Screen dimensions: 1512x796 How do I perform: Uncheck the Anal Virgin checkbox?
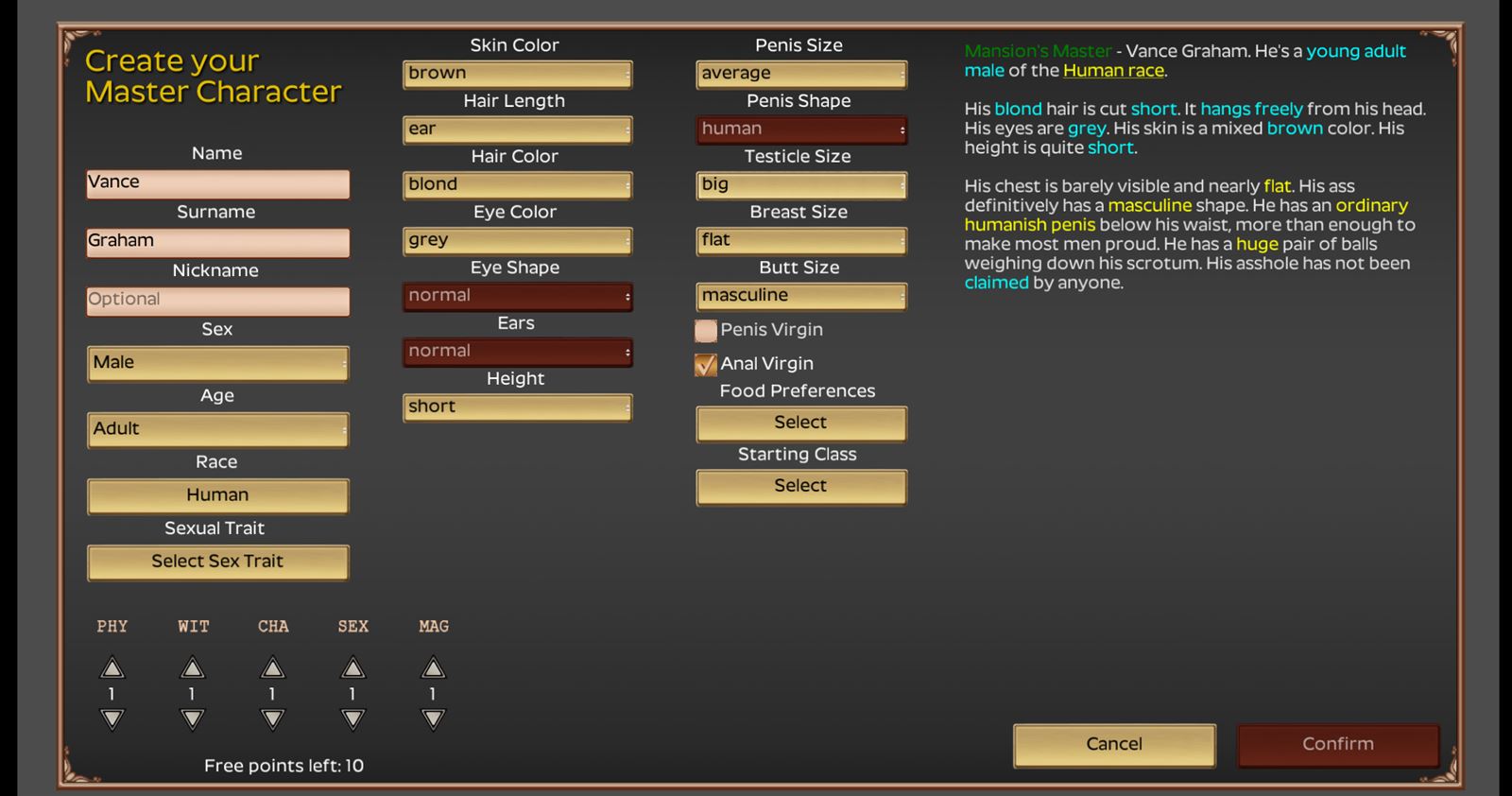point(705,364)
